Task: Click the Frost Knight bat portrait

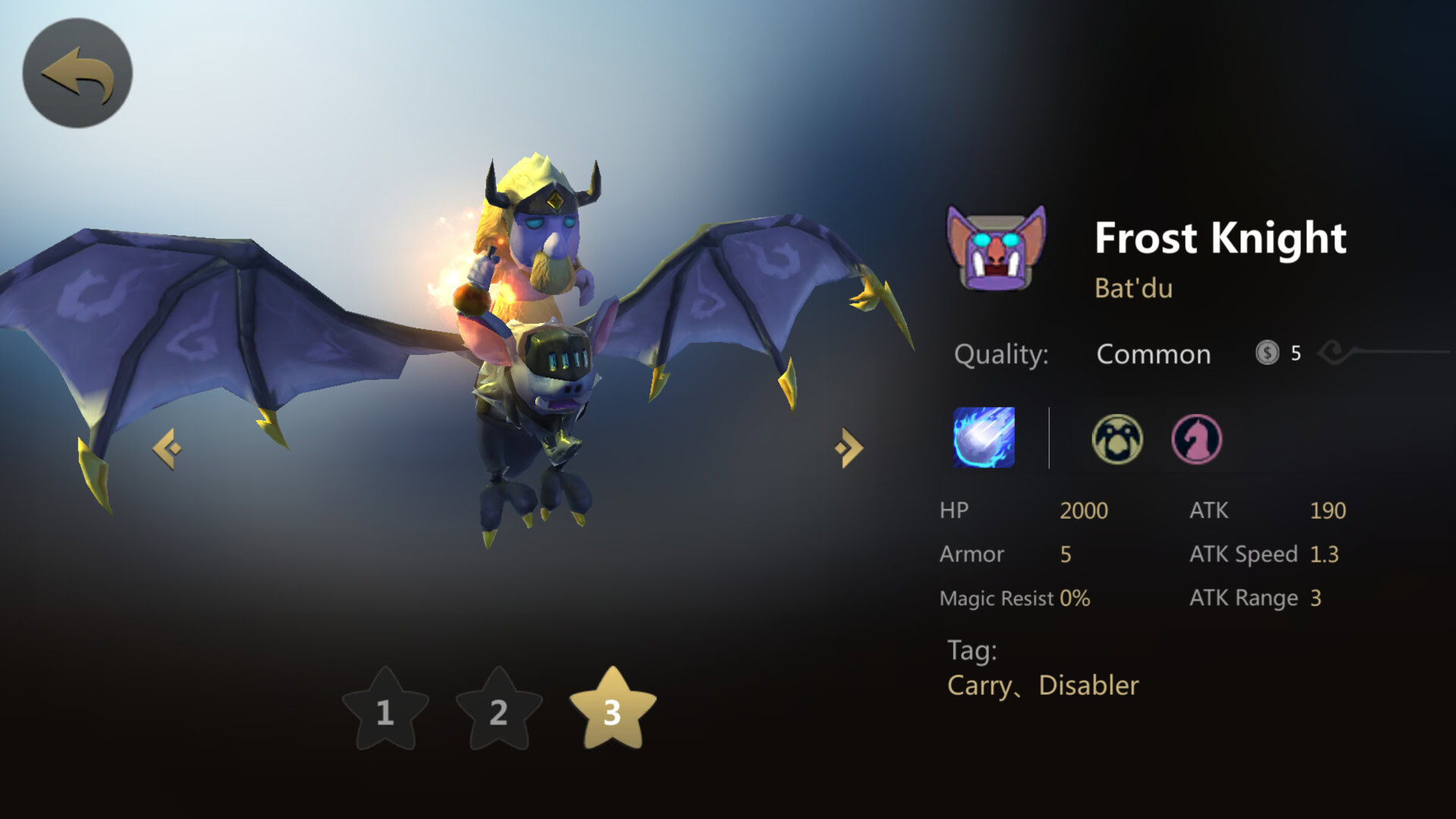Action: coord(996,249)
